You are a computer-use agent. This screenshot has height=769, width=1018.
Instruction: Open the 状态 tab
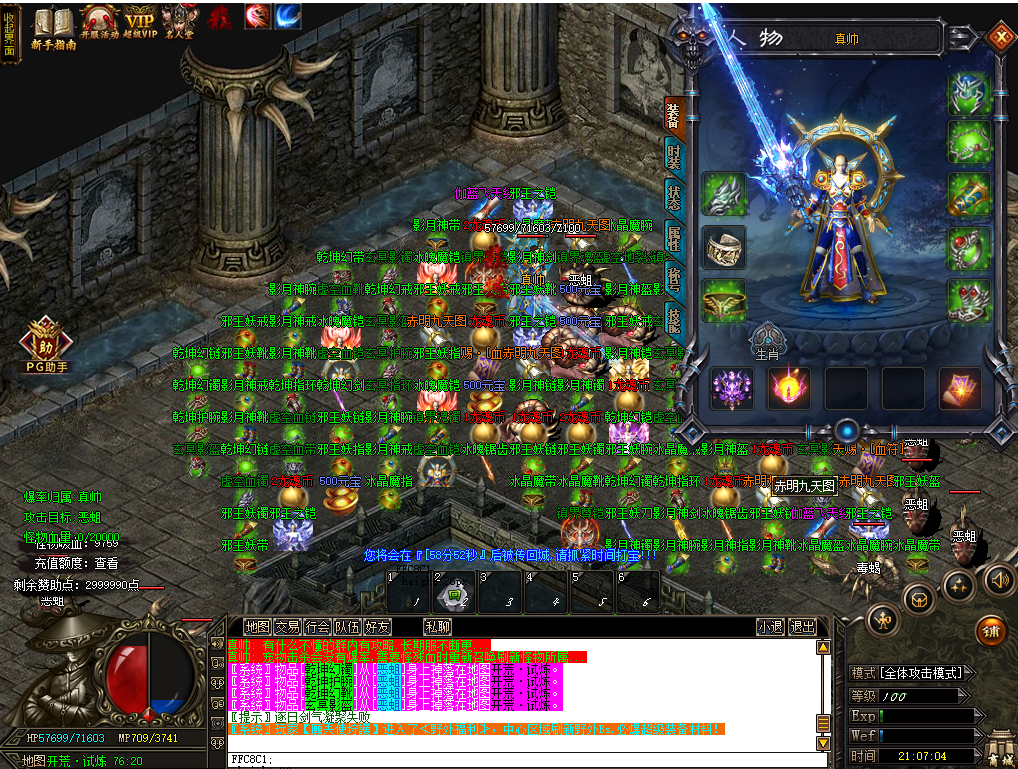[x=675, y=199]
